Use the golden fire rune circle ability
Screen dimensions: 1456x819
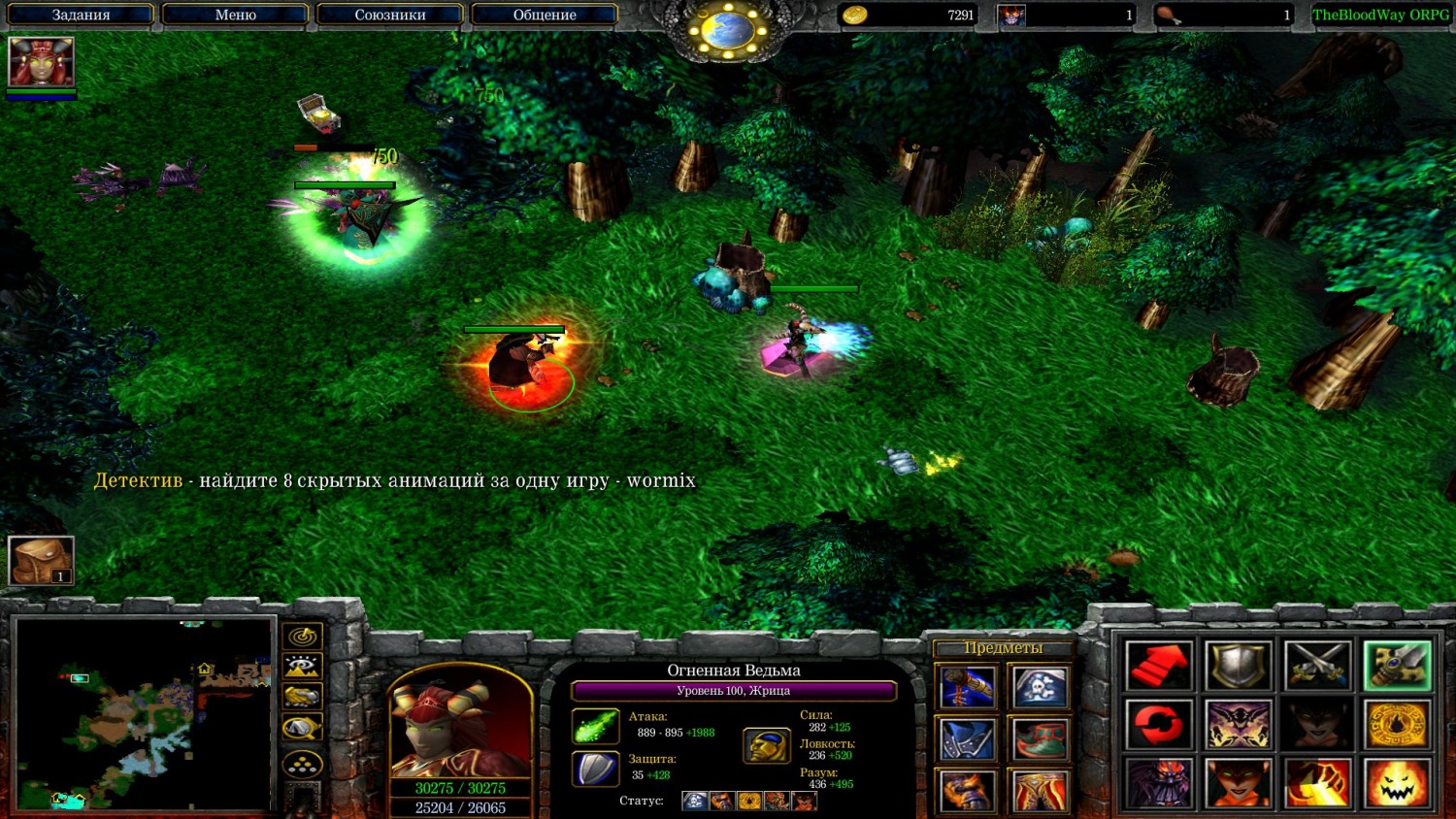(1397, 724)
